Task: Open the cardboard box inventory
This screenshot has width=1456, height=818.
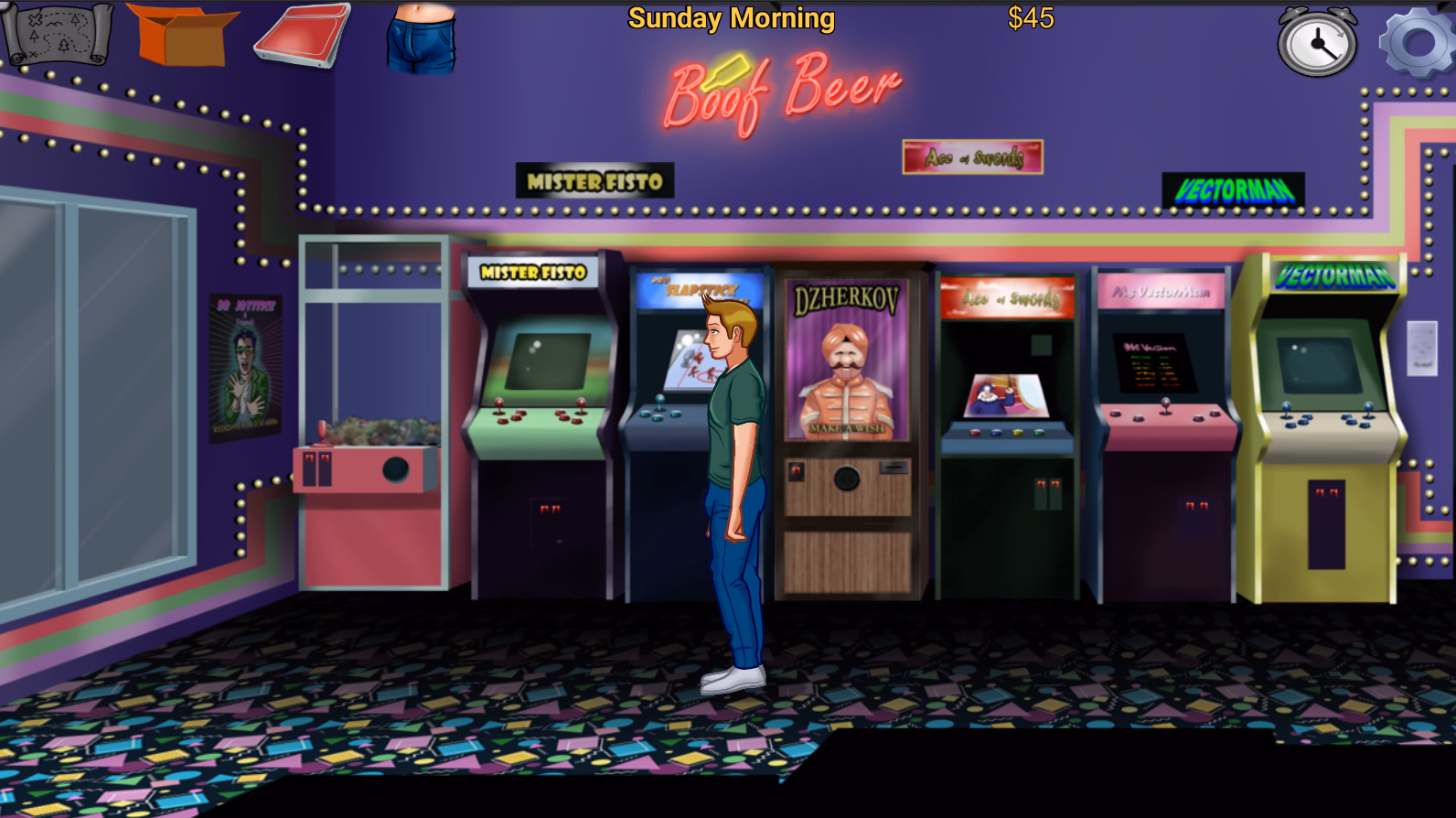Action: (x=183, y=35)
